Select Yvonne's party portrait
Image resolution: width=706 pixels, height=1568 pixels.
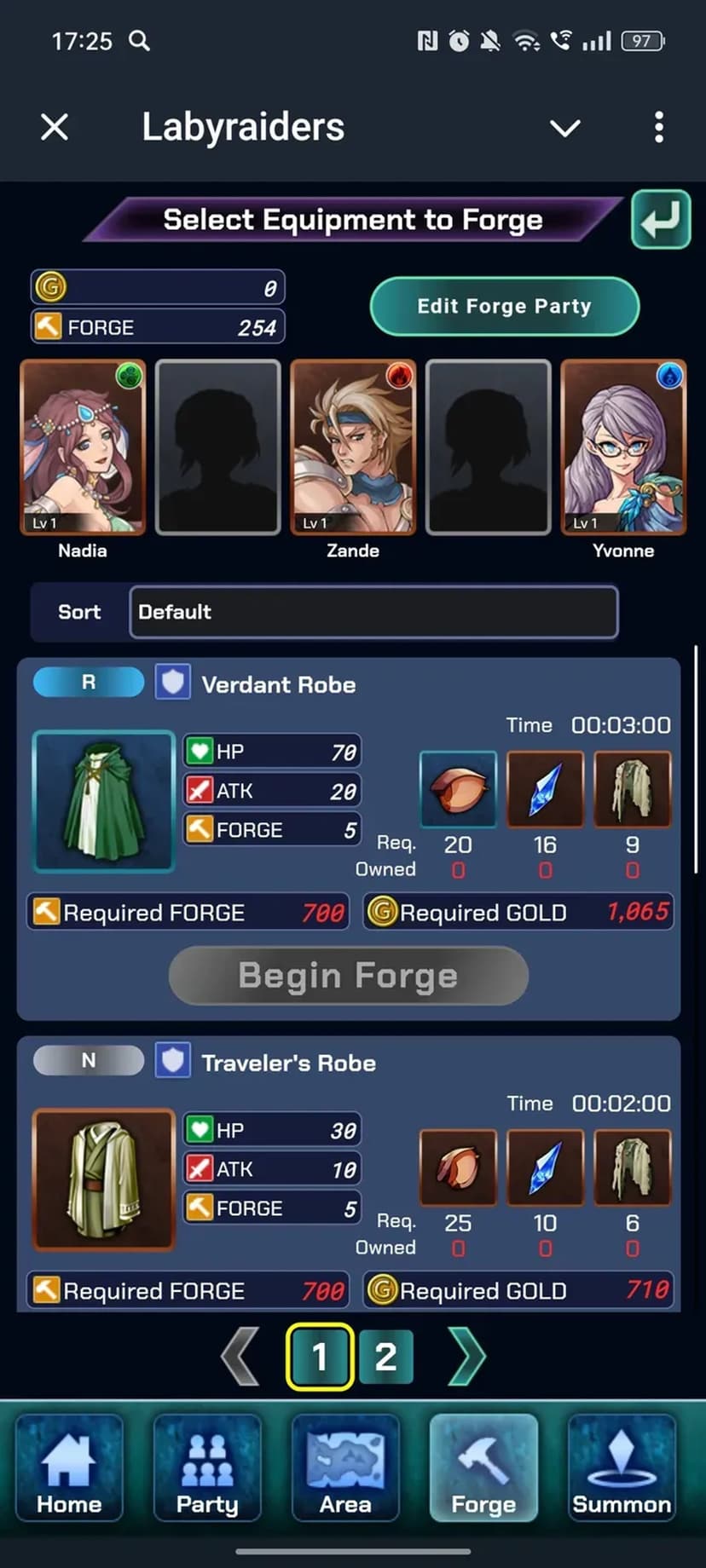(623, 447)
